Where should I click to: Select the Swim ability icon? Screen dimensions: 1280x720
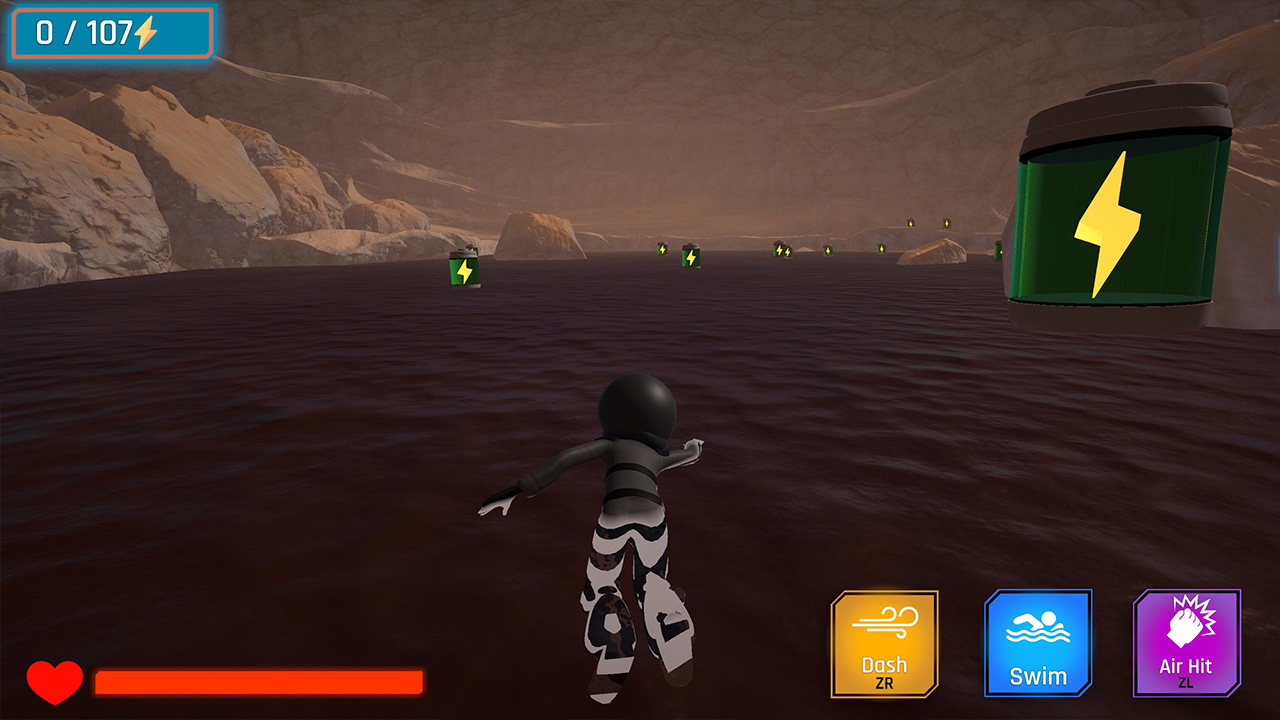pyautogui.click(x=1036, y=645)
